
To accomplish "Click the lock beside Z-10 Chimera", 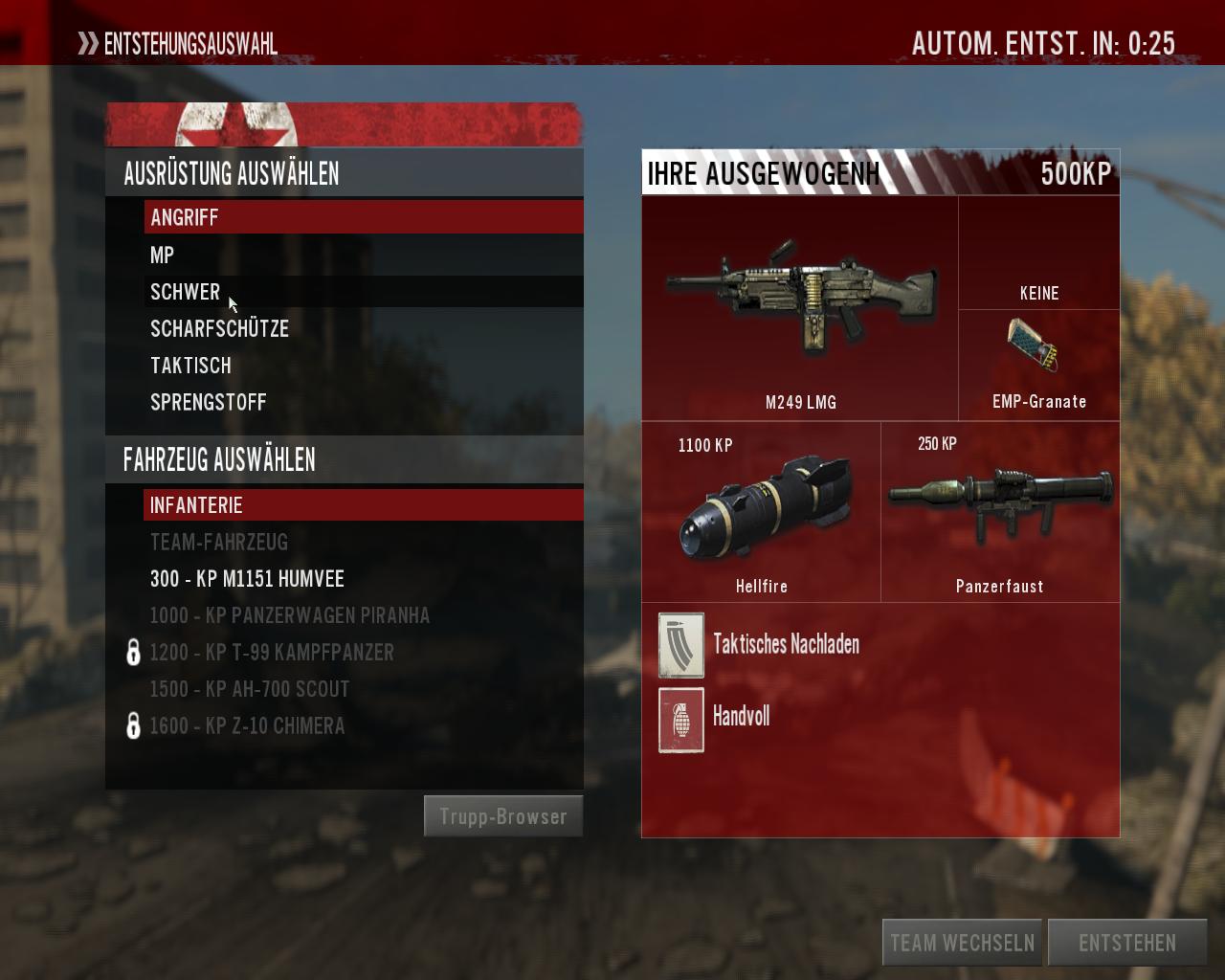I will pyautogui.click(x=132, y=725).
